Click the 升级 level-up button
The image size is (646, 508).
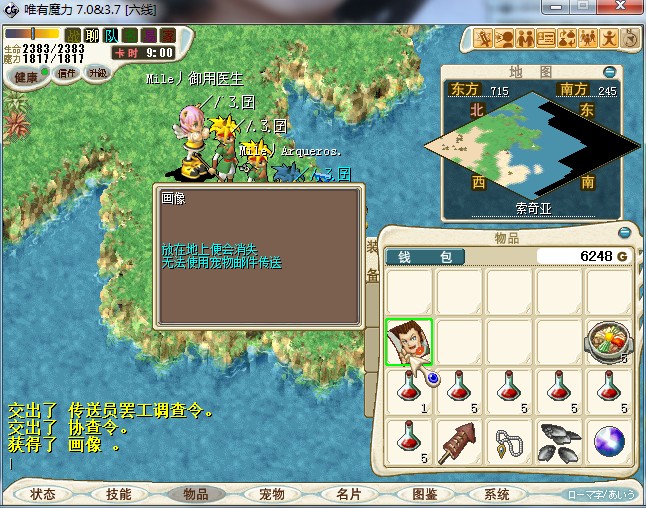pos(98,73)
